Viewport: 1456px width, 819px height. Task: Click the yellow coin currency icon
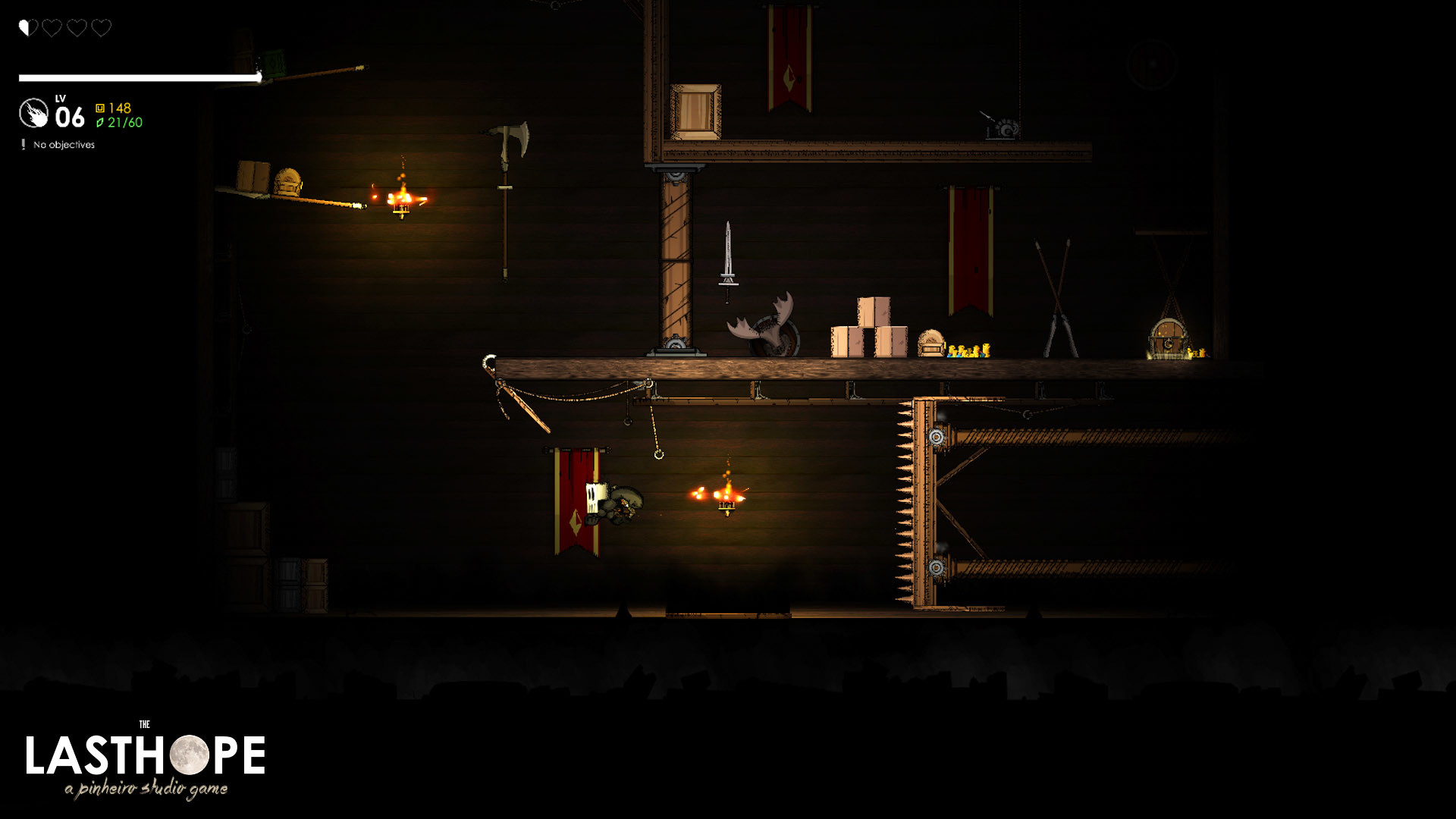pos(102,108)
